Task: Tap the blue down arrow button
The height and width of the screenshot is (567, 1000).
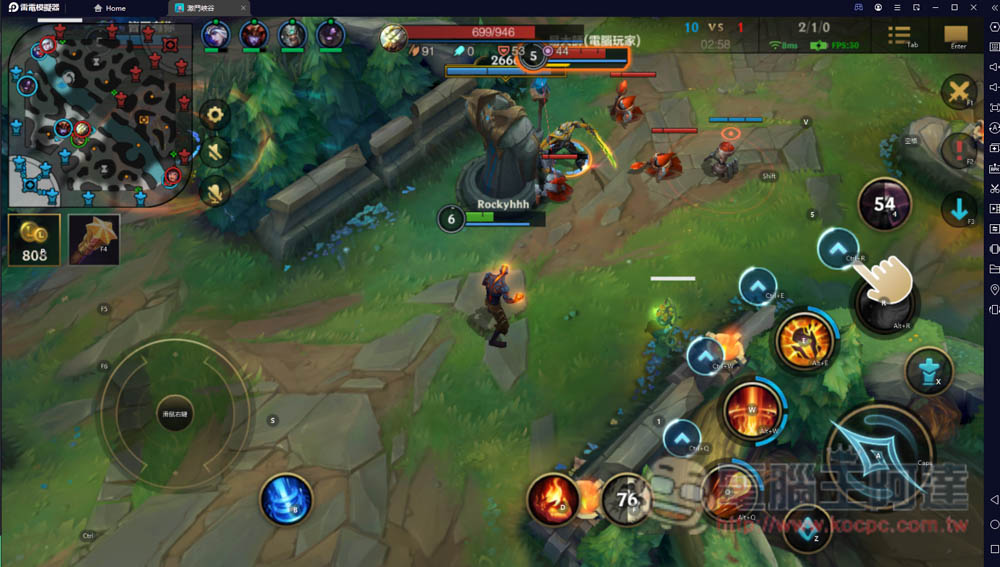Action: tap(958, 209)
